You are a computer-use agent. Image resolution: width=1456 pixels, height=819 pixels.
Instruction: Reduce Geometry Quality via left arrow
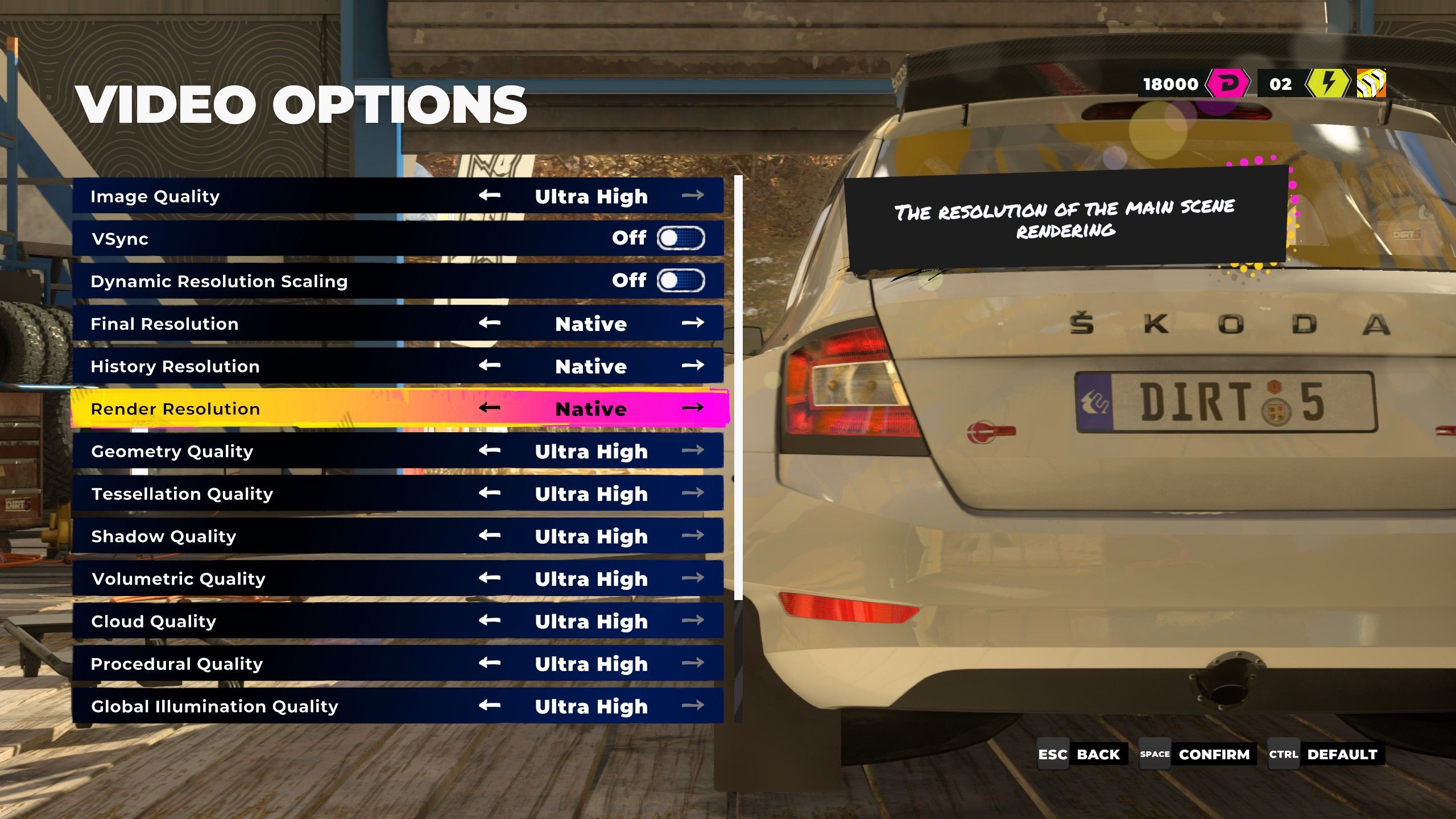[x=489, y=450]
